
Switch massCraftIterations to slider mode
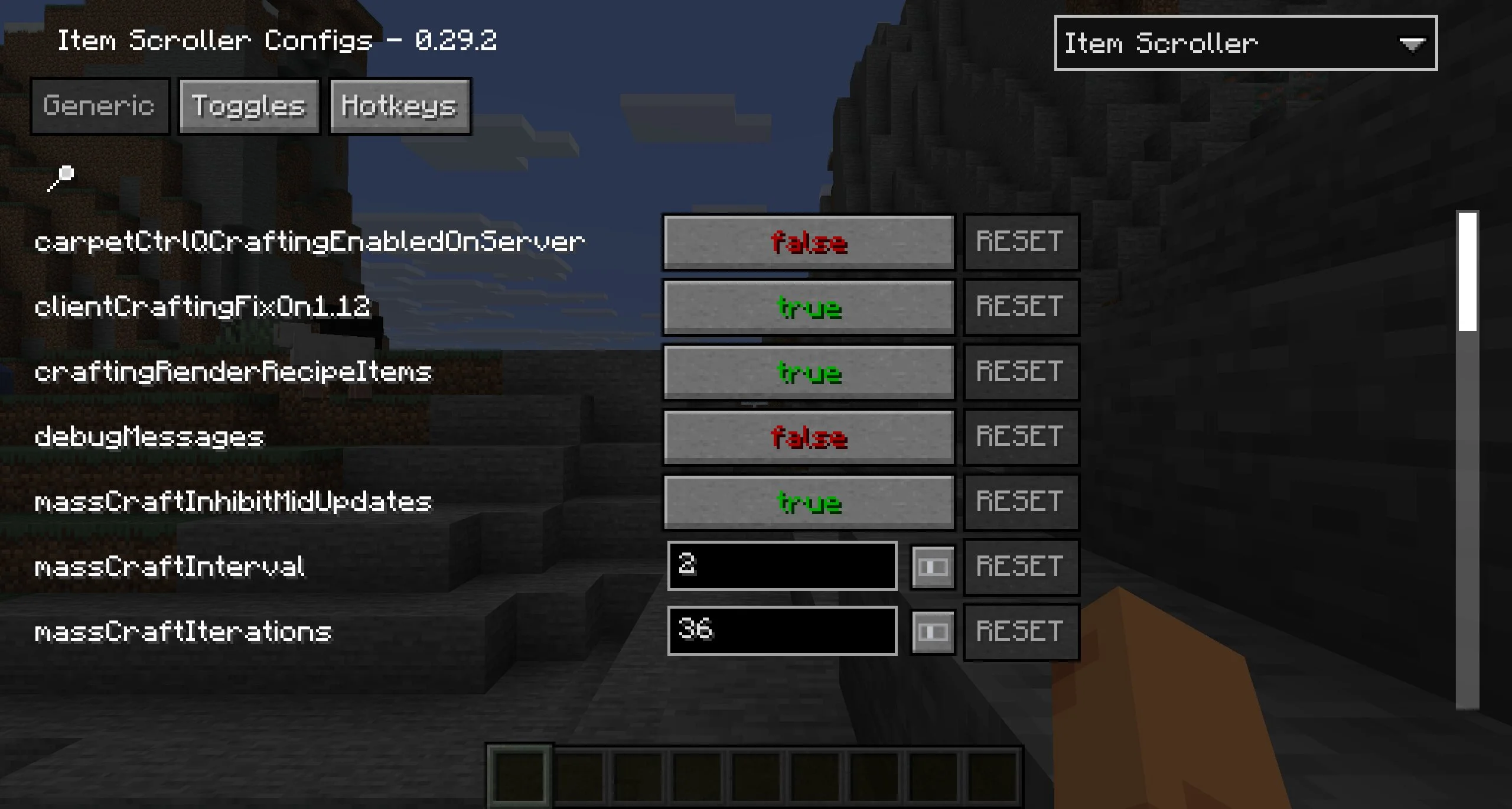point(933,632)
